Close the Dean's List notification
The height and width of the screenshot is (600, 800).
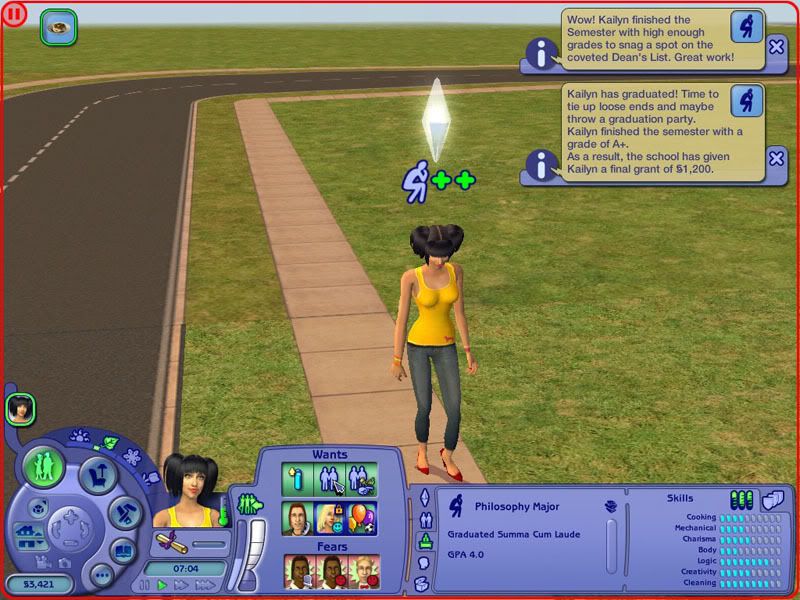(x=776, y=46)
